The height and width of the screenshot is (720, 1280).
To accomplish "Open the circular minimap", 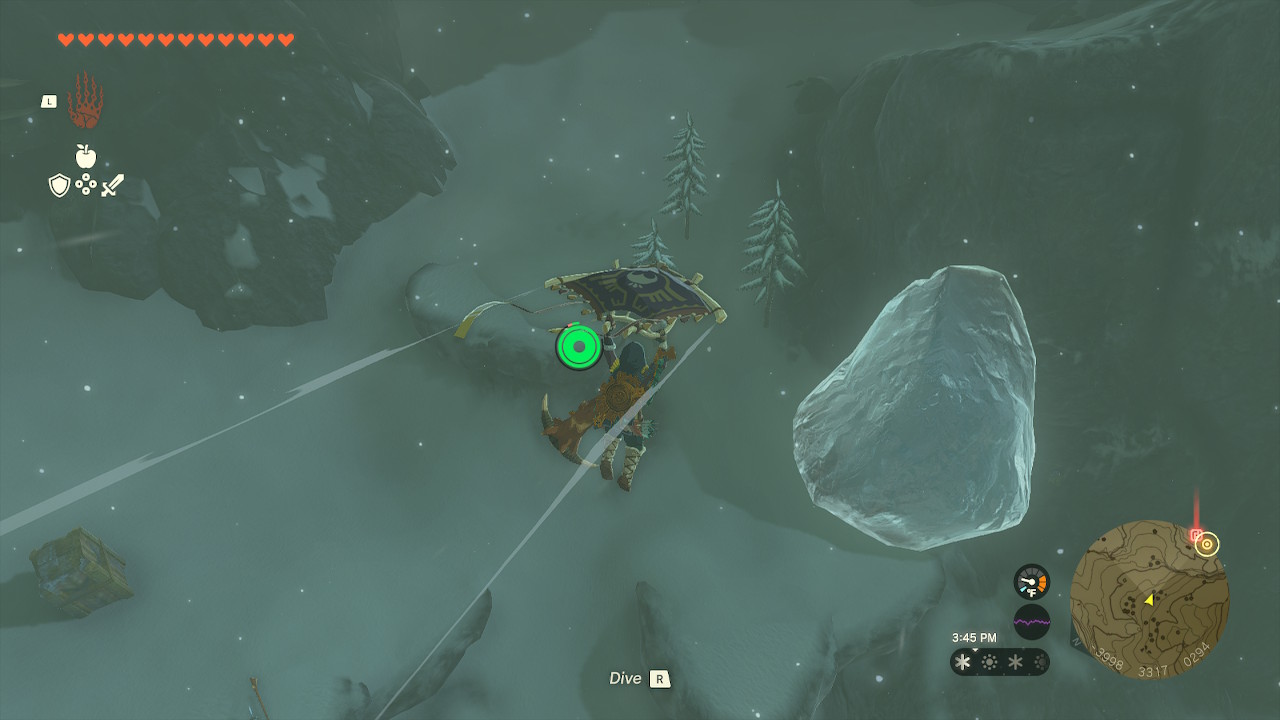I will point(1149,599).
